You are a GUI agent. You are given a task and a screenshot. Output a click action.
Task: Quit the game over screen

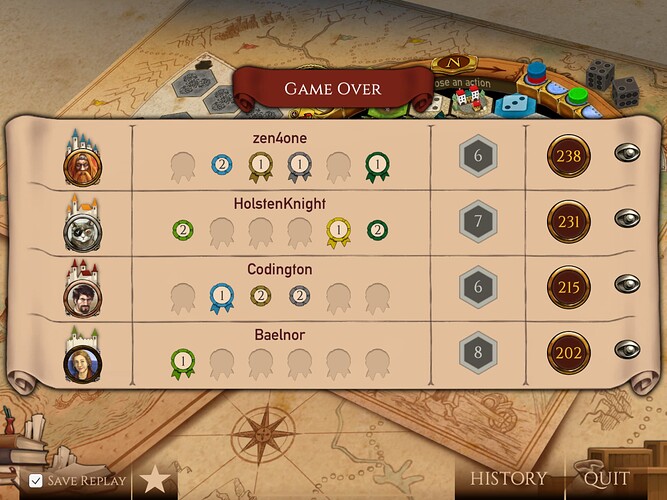click(606, 479)
